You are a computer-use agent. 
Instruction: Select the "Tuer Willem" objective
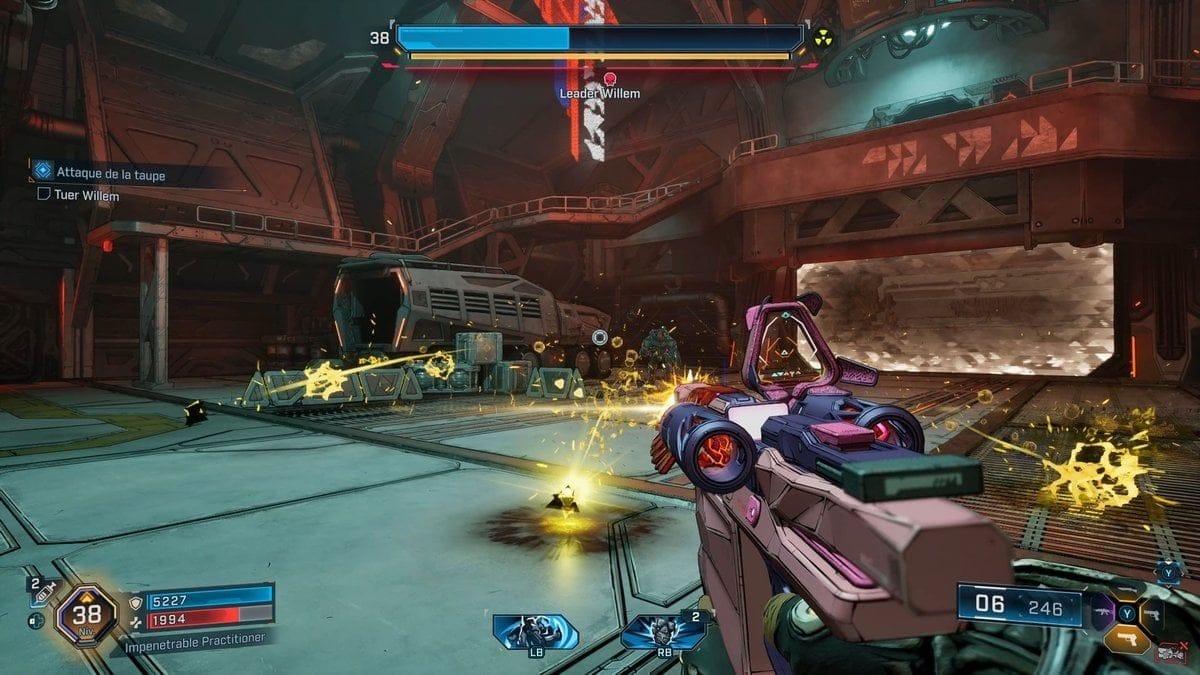[86, 196]
